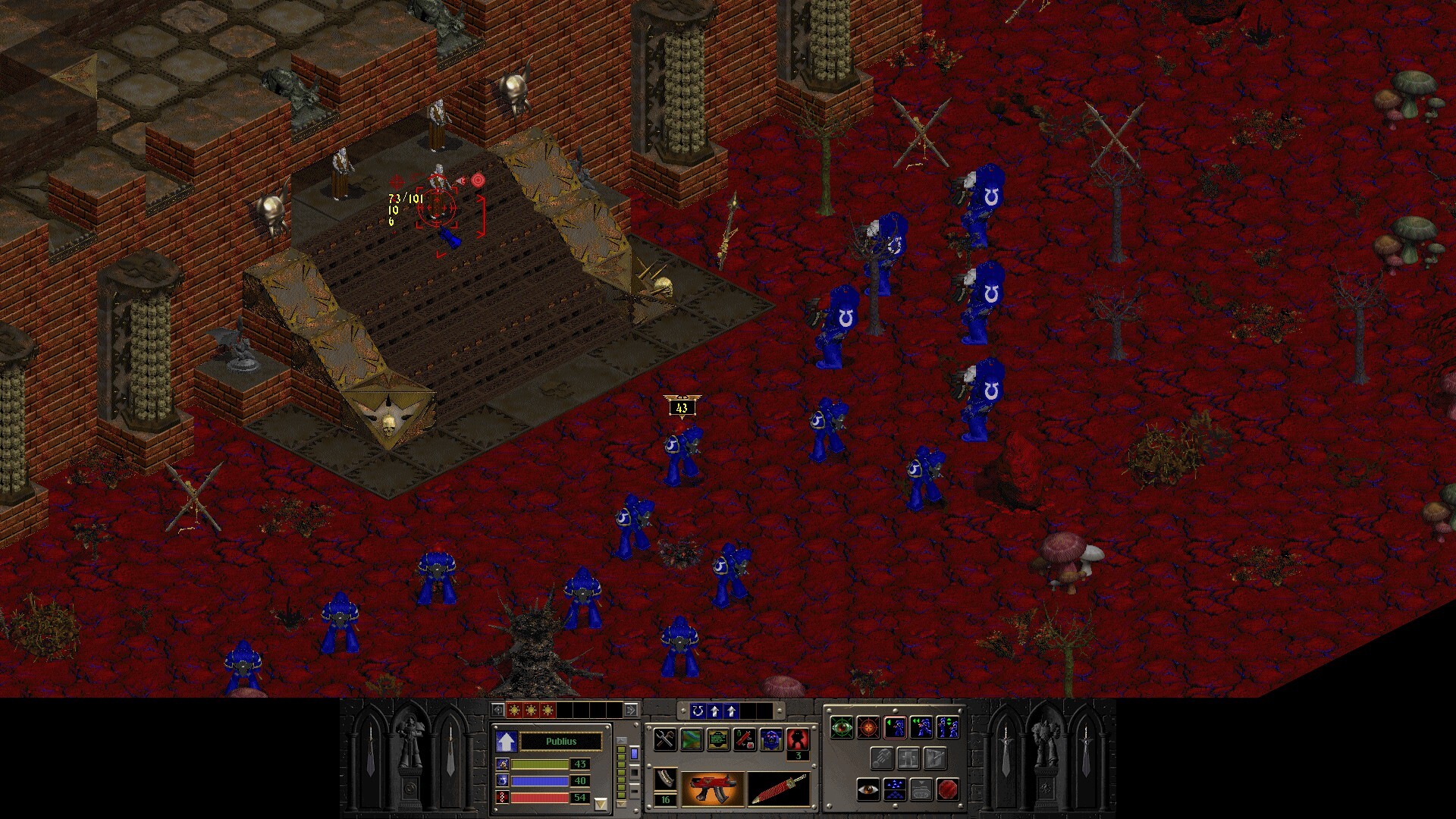Select Publius name plate

pos(562,742)
